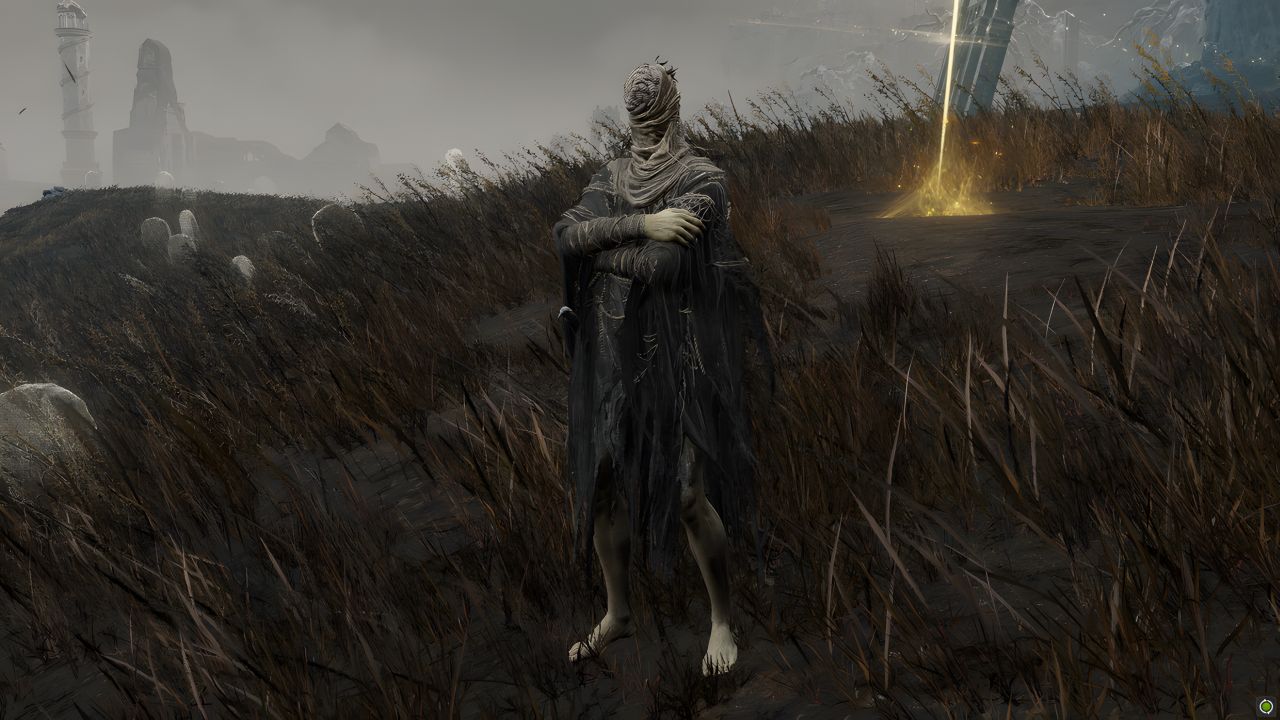Click the green circular overlay status icon
This screenshot has width=1280, height=720.
(1266, 706)
